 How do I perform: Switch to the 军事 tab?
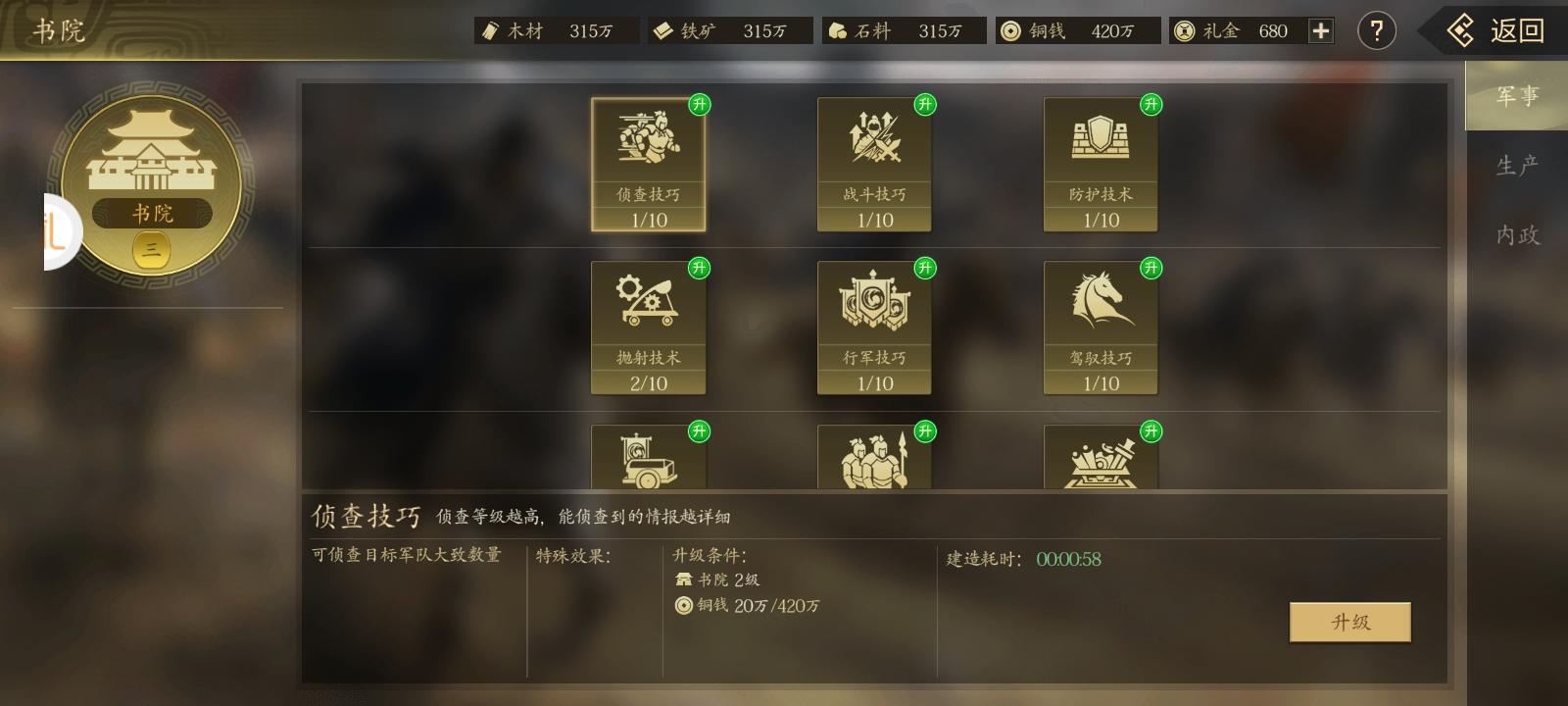[x=1516, y=96]
